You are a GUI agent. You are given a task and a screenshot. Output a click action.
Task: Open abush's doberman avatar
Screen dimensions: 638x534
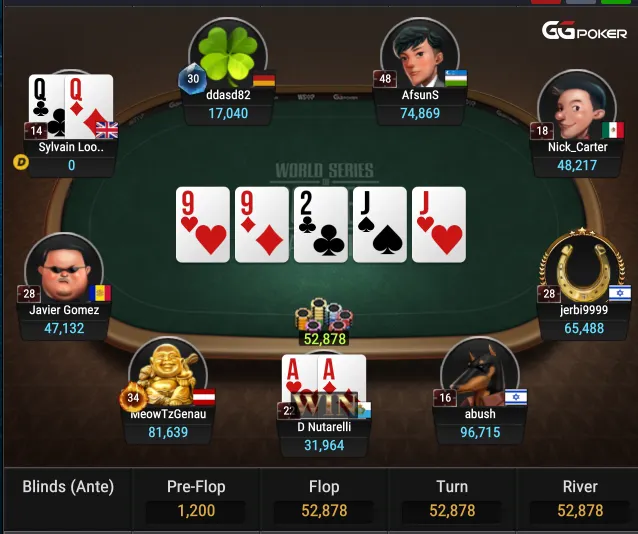tap(479, 374)
